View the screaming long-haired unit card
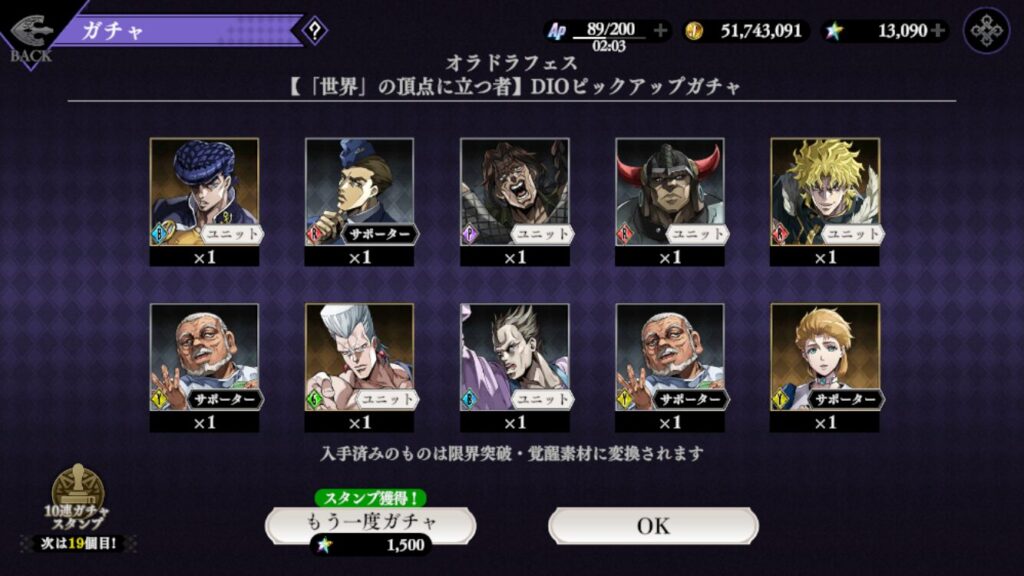The image size is (1024, 576). (x=514, y=192)
